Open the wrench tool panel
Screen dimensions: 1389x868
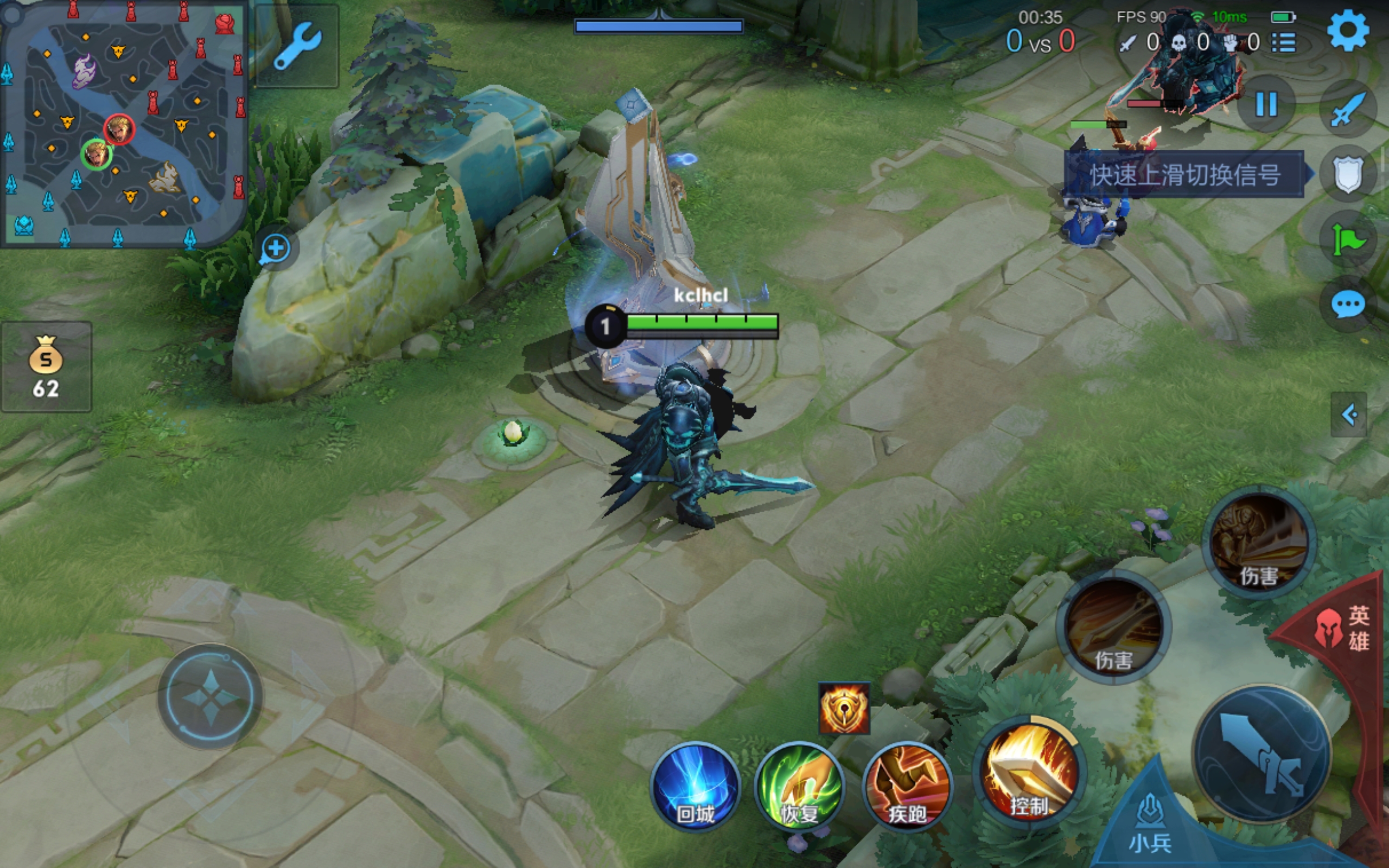click(297, 46)
